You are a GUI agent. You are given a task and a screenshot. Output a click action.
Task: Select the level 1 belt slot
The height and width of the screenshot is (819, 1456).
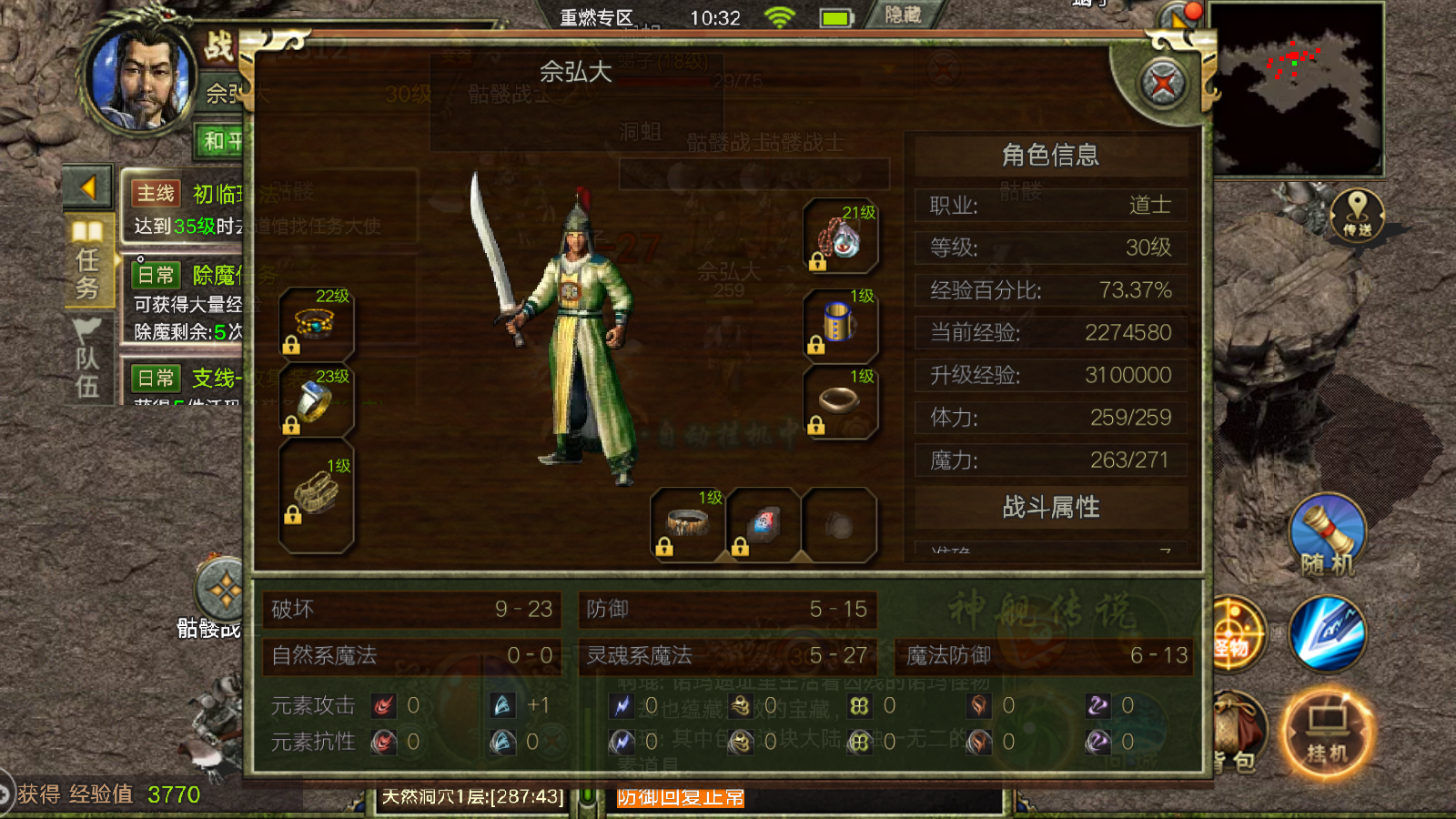pyautogui.click(x=687, y=523)
